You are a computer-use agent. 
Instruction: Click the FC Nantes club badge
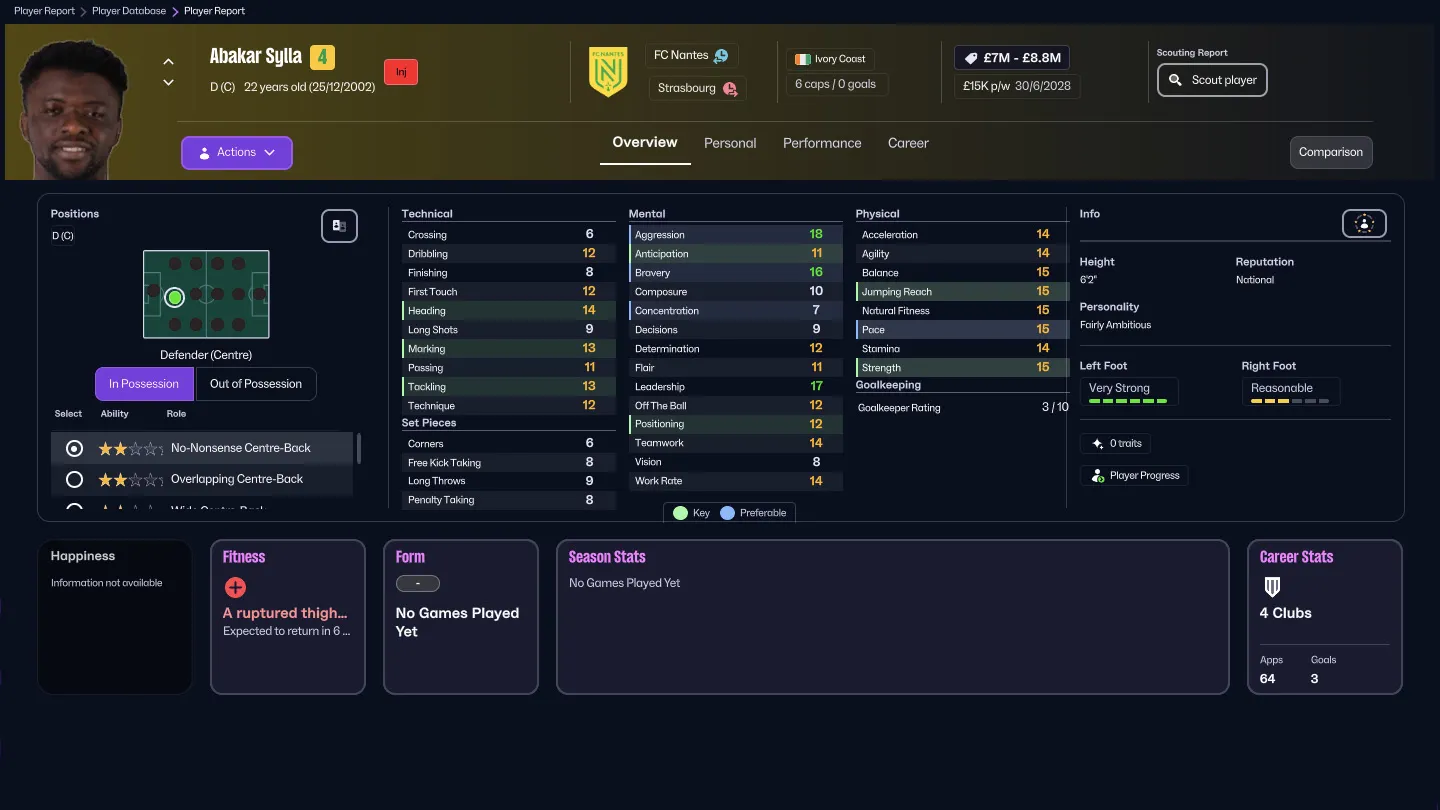coord(607,72)
